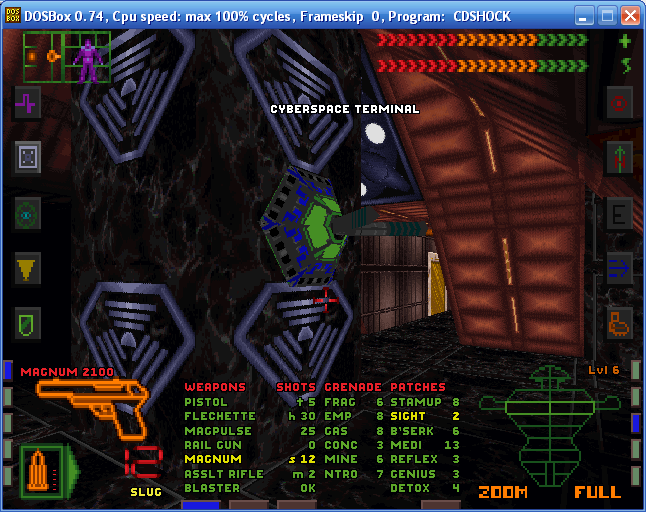Select the Pistol from the weapons list

coord(206,402)
